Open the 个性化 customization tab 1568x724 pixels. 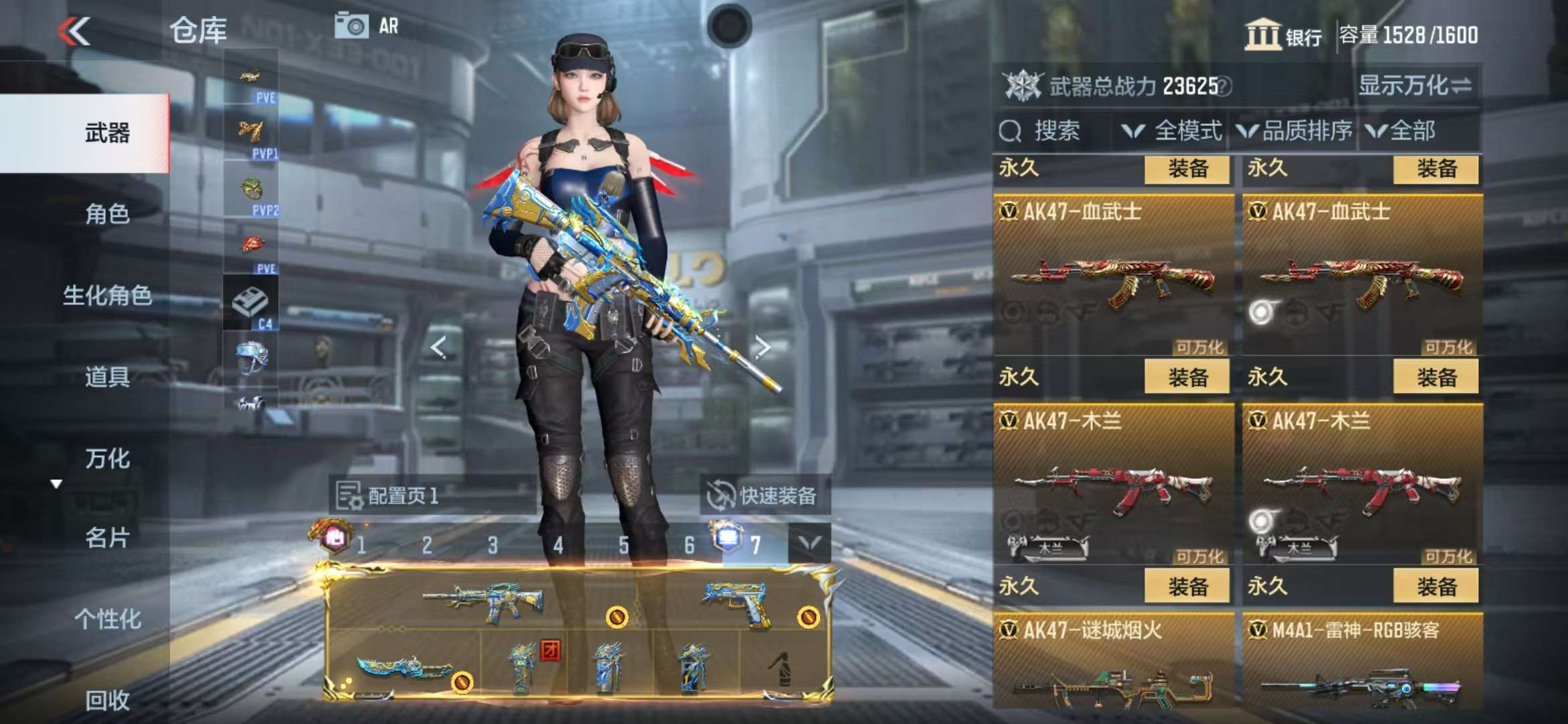tap(107, 619)
